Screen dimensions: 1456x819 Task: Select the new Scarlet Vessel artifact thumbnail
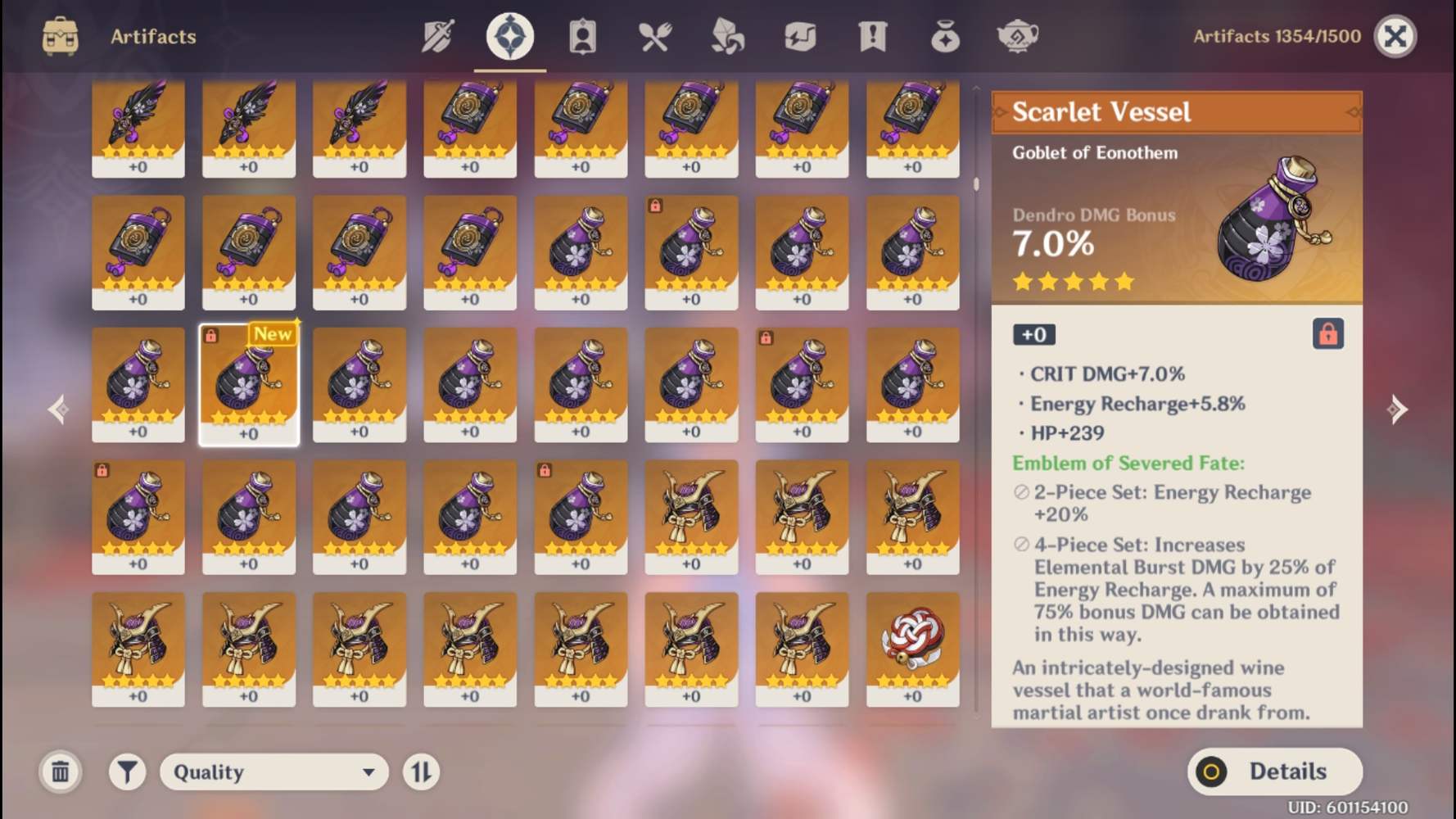(x=249, y=385)
